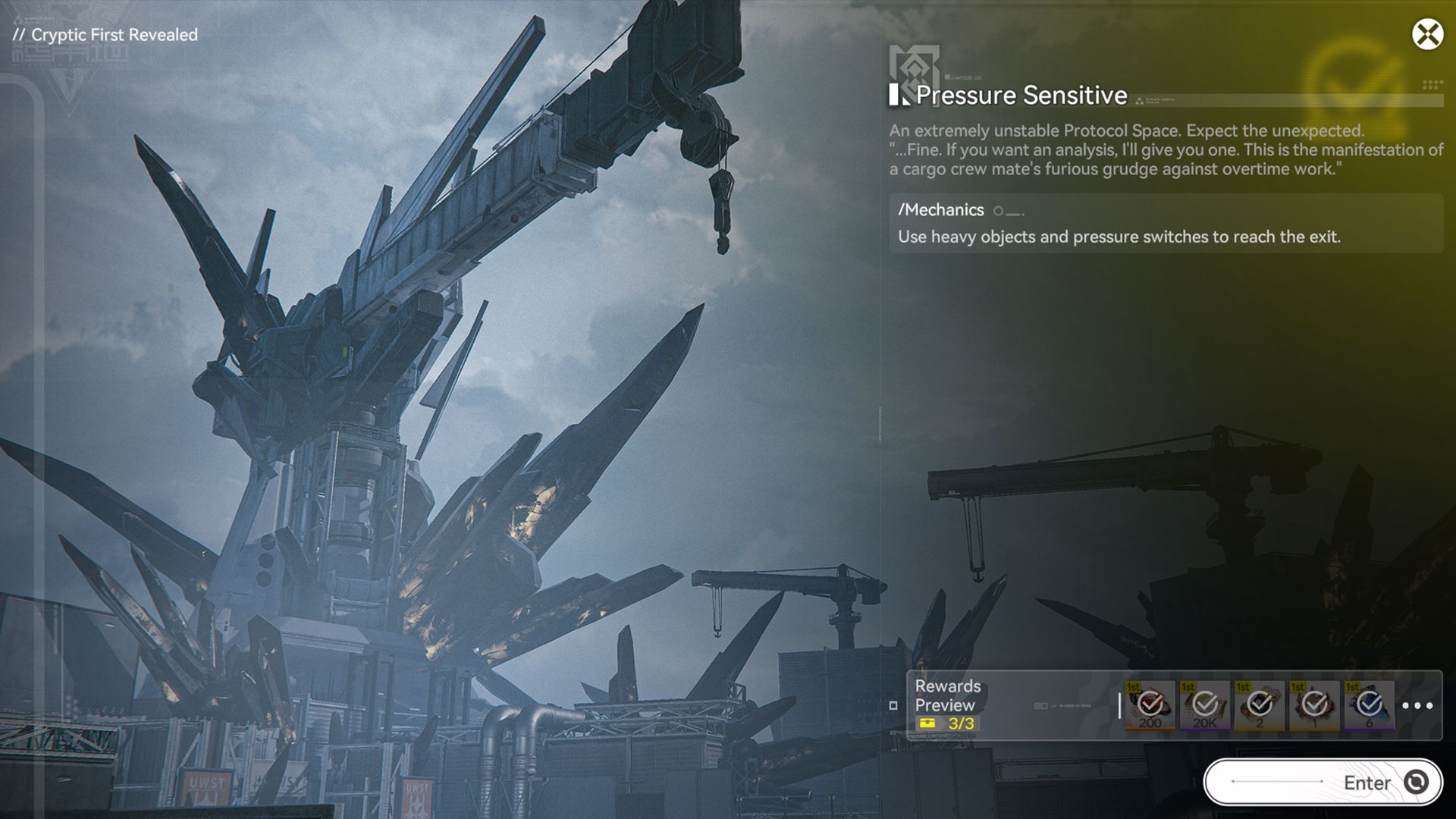Close the Pressure Sensitive protocol panel
1456x819 pixels.
1427,35
